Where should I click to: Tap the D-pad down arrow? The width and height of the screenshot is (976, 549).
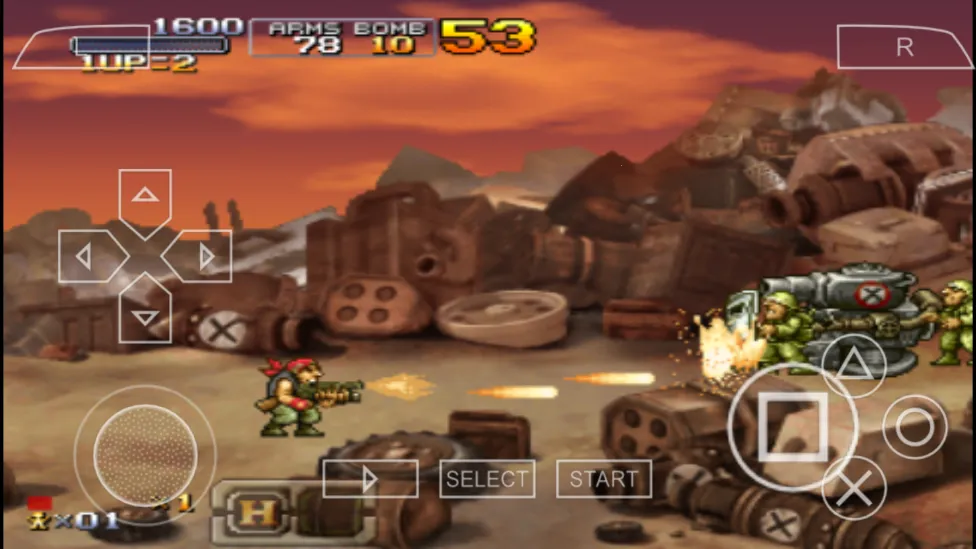145,314
